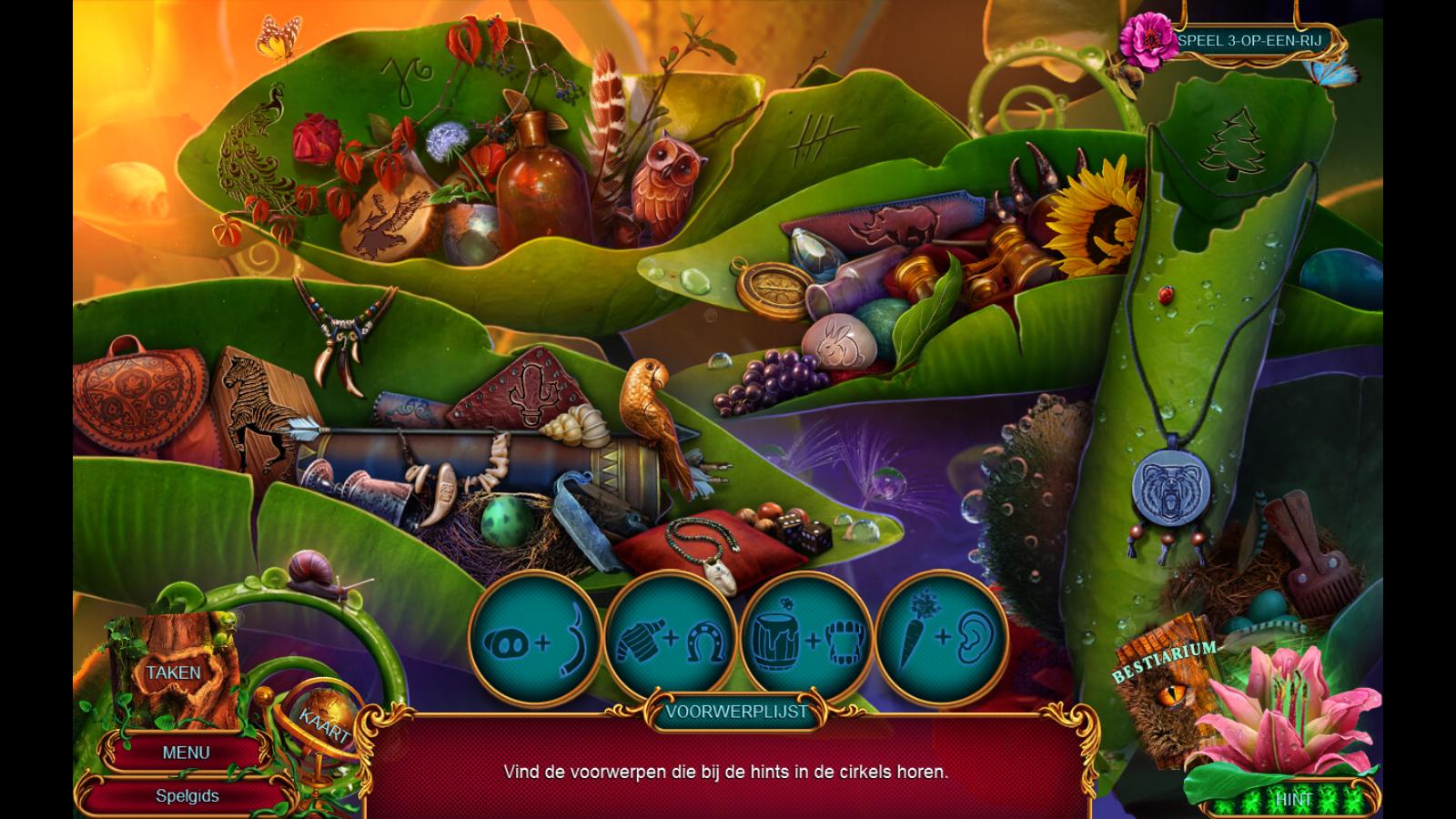Image resolution: width=1456 pixels, height=819 pixels.
Task: Select the striped shirt and horseshoe clue
Action: 671,640
